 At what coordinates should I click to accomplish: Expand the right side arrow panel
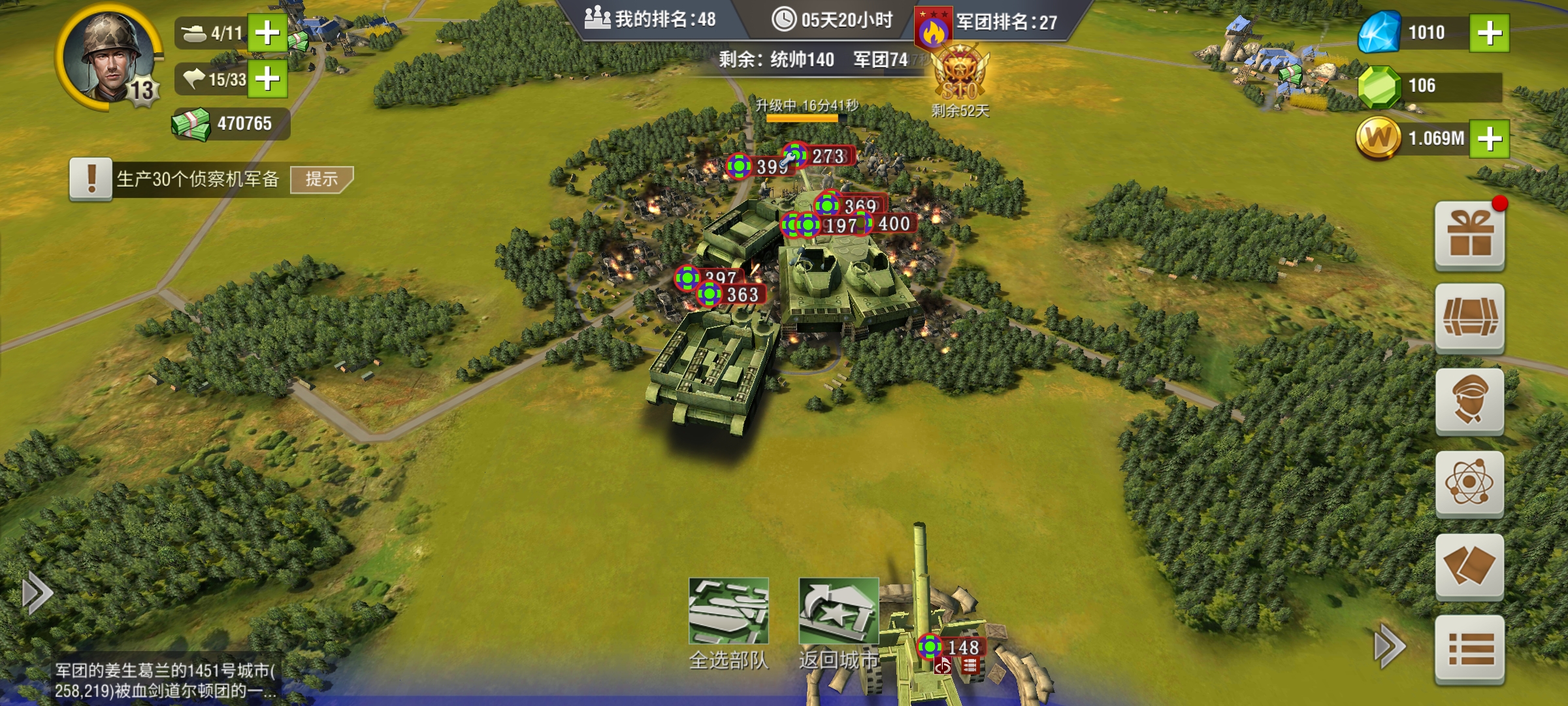(1389, 647)
